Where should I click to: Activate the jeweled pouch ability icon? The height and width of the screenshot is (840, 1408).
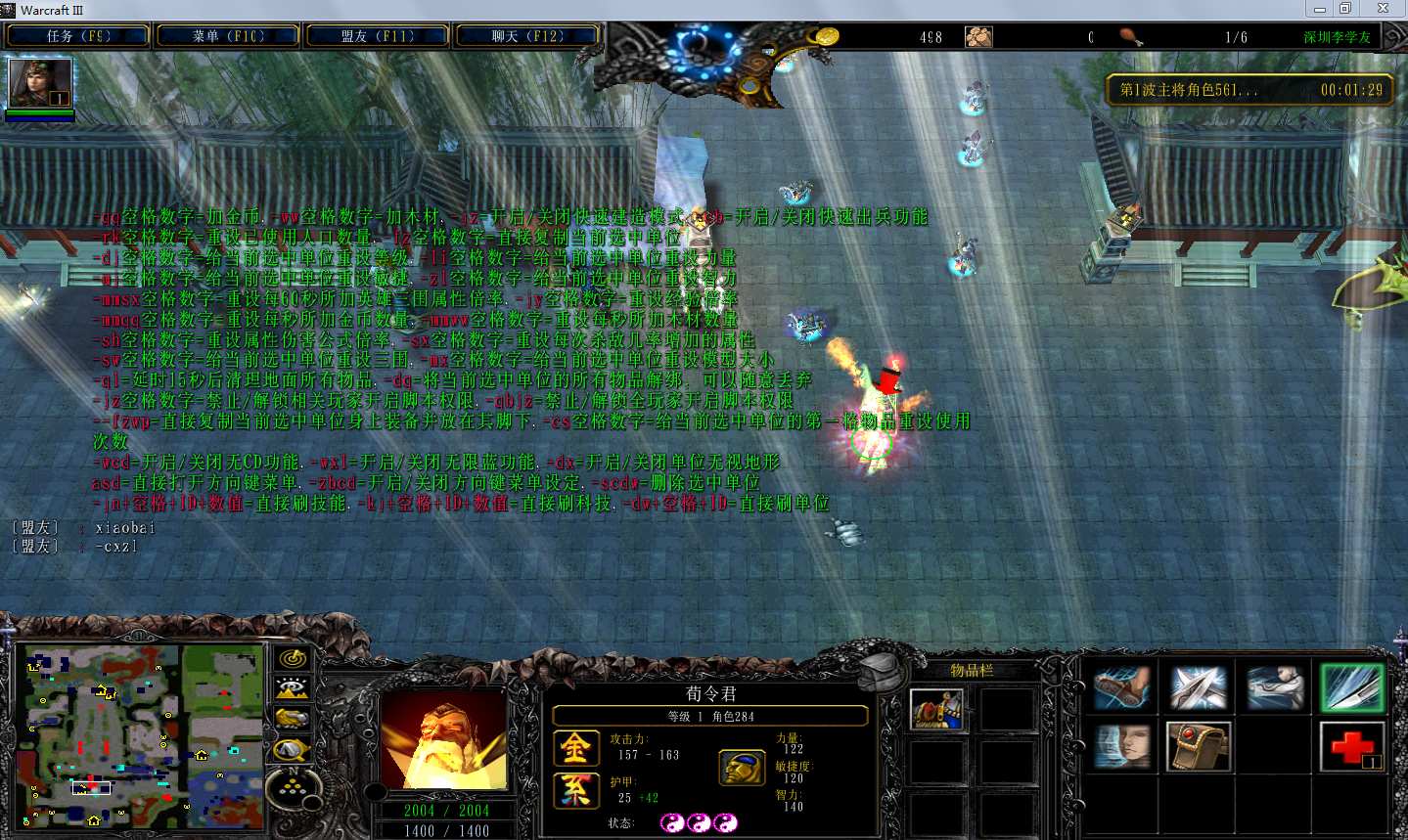point(1198,747)
